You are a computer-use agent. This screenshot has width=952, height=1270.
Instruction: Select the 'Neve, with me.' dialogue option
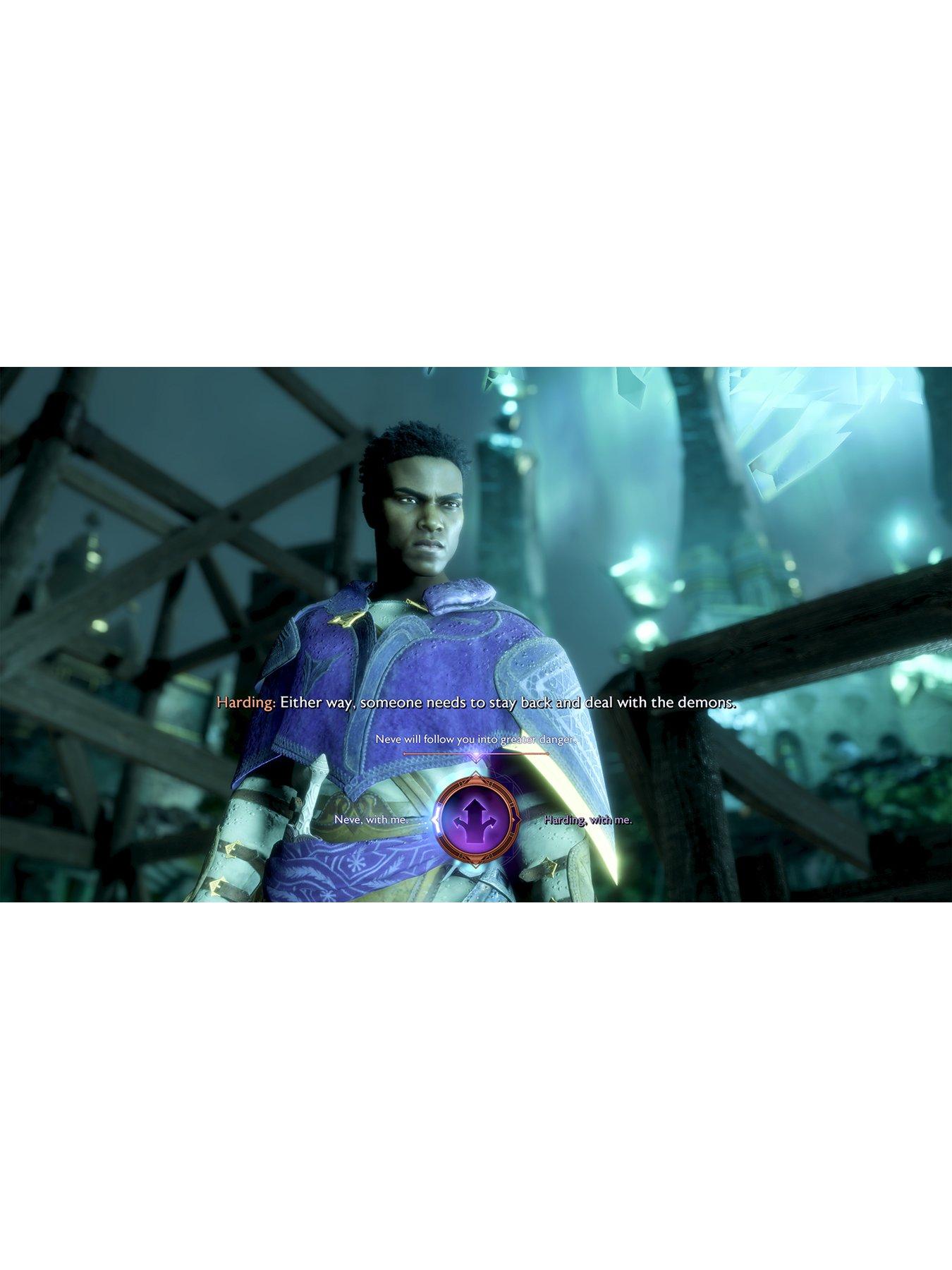tap(372, 821)
